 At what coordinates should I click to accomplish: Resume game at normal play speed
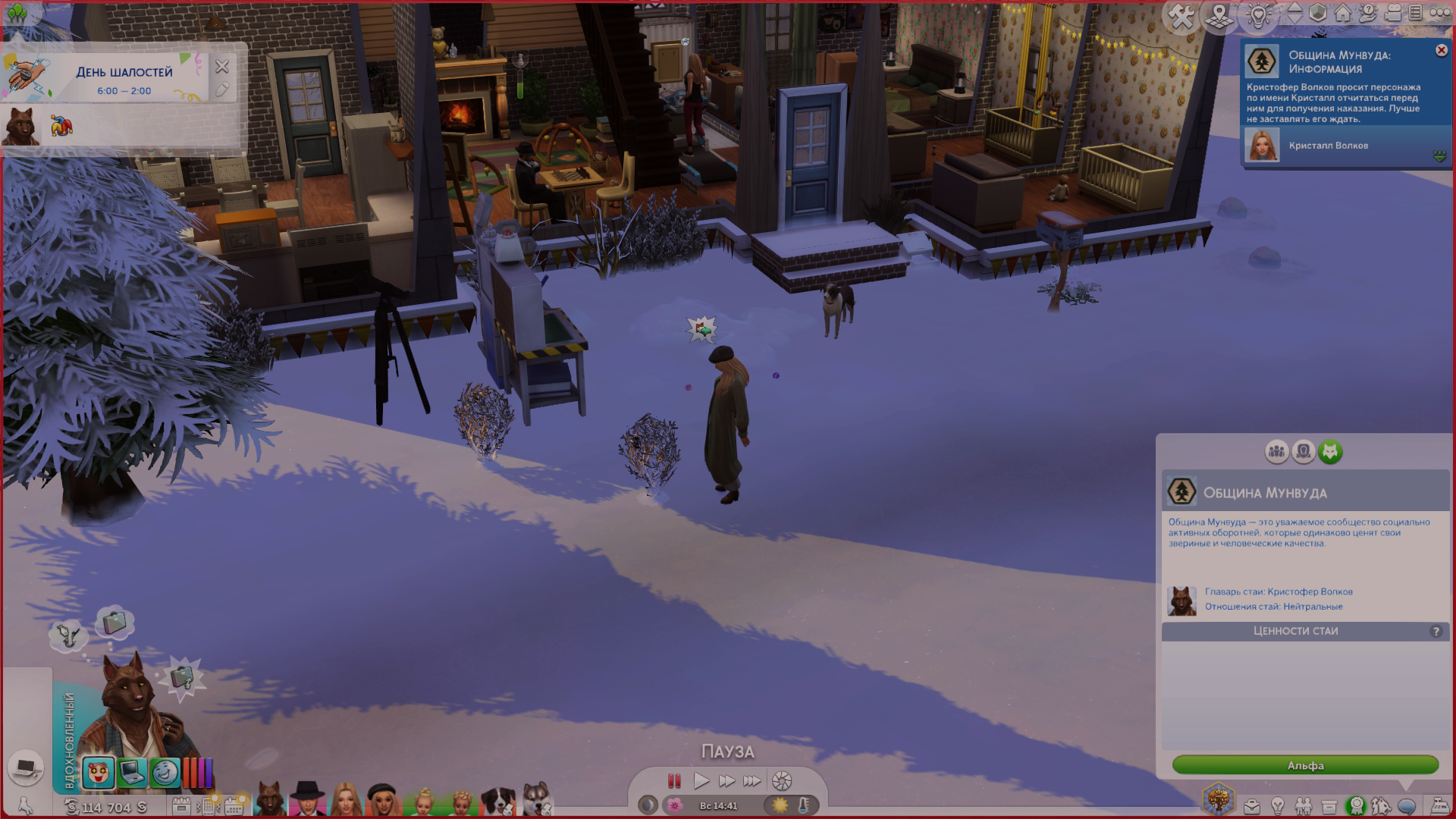click(x=701, y=780)
